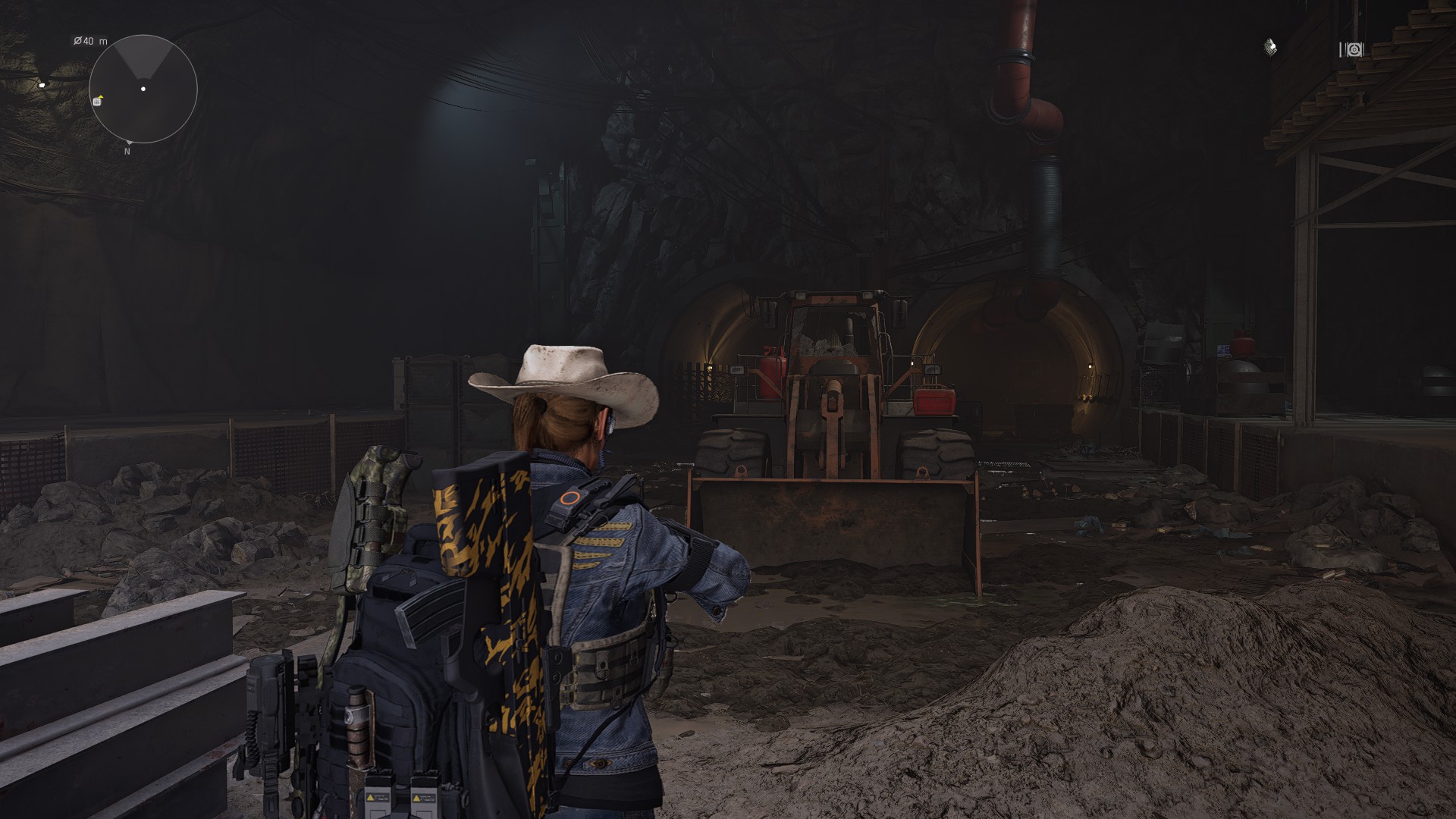Click the 'Ø40 m' radar range label
Image resolution: width=1456 pixels, height=819 pixels.
(89, 40)
